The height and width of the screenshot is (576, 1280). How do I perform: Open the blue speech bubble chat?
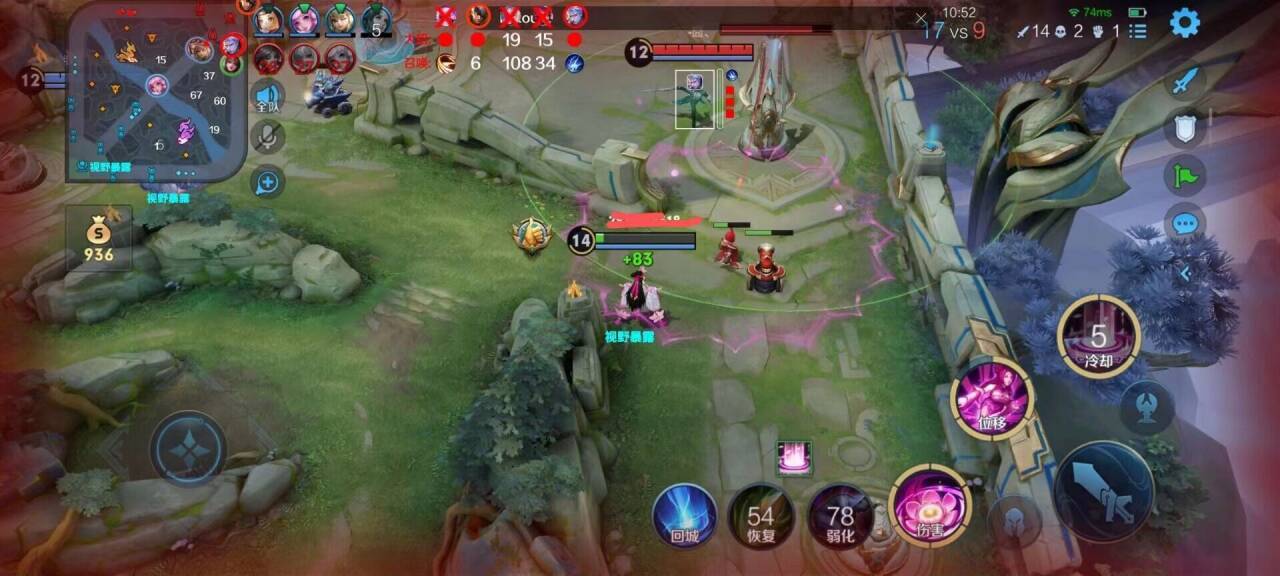(x=1185, y=224)
